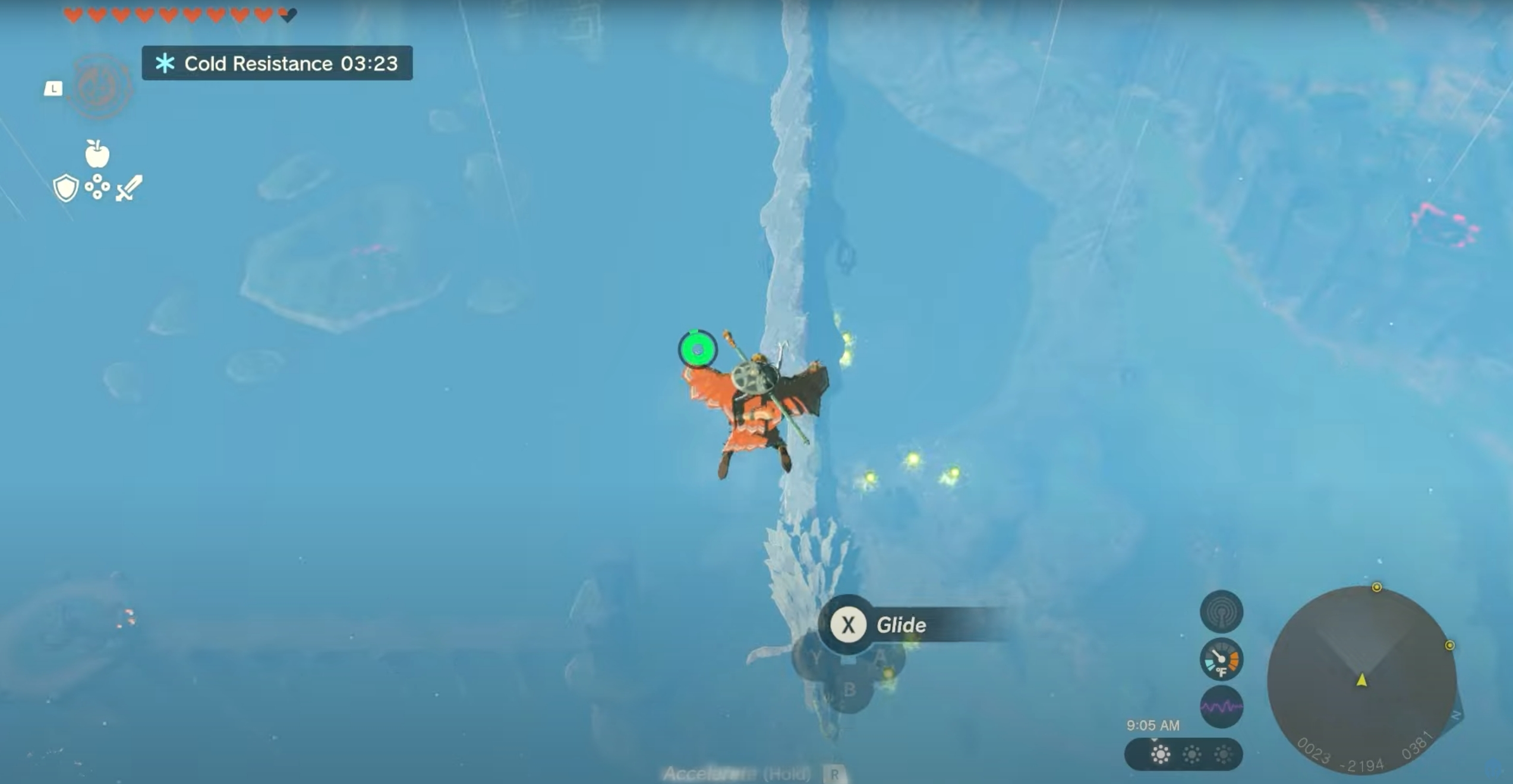Click the Sheikah sensor antenna icon
This screenshot has height=784, width=1513.
point(1222,611)
